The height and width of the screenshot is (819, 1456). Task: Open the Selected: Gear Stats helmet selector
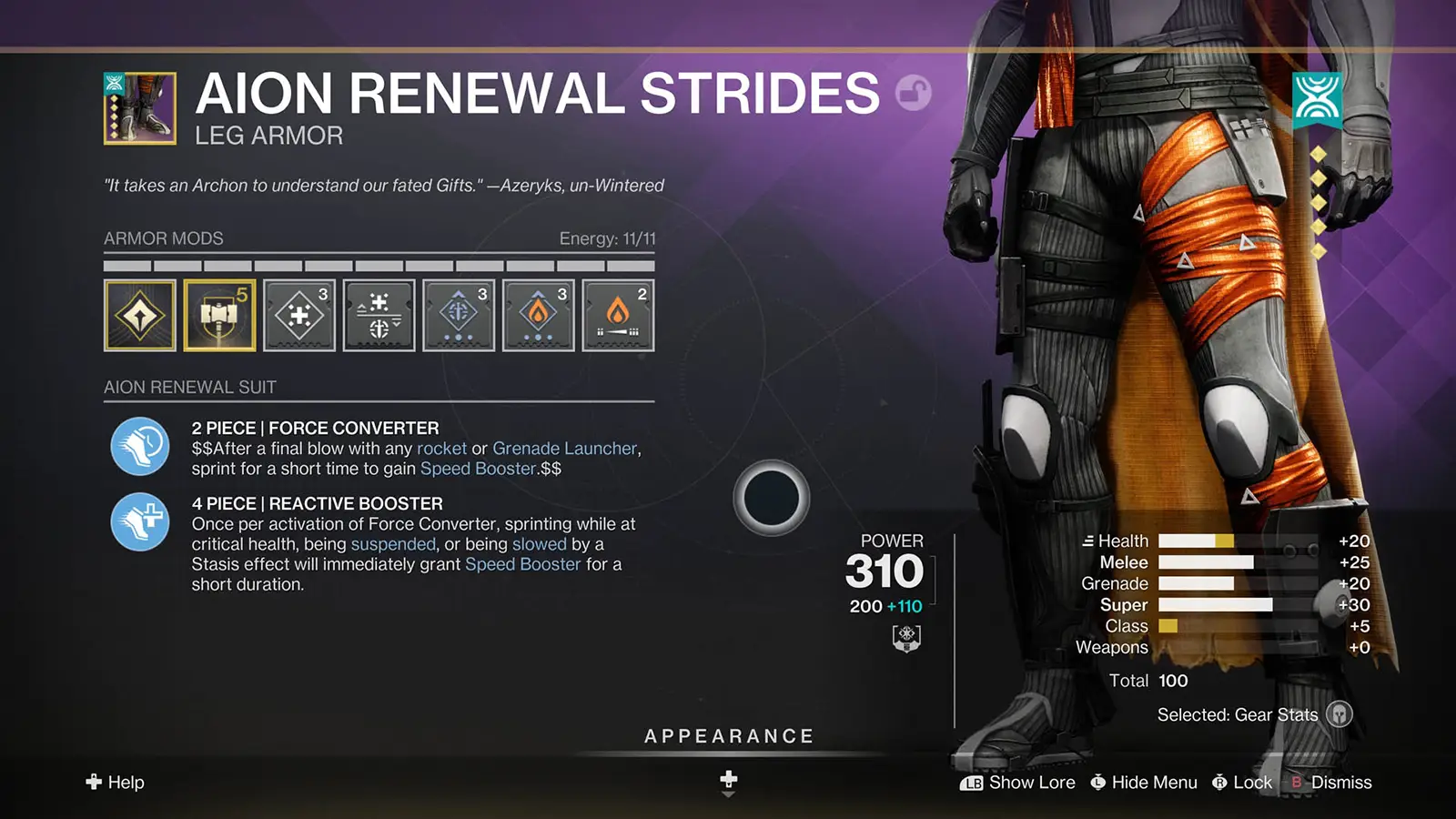coord(1340,715)
